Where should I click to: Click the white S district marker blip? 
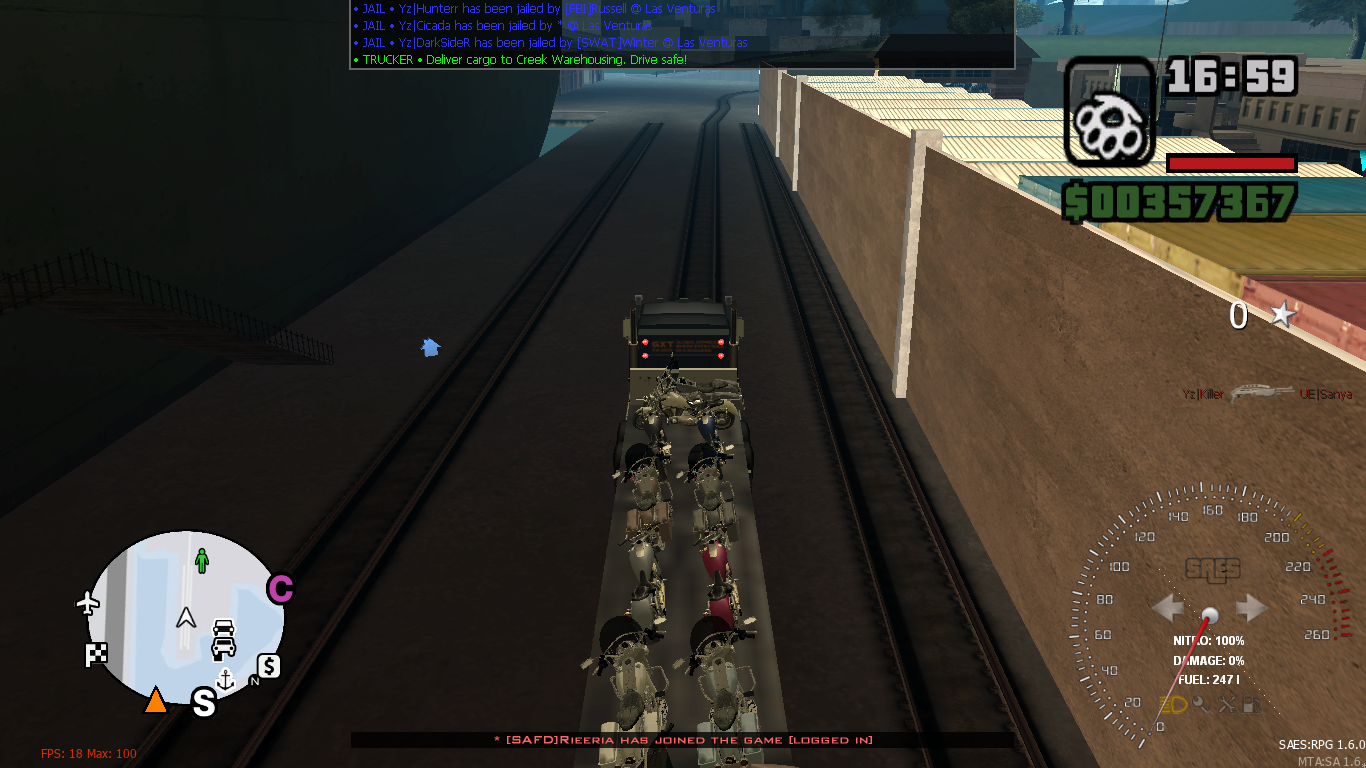click(x=203, y=703)
